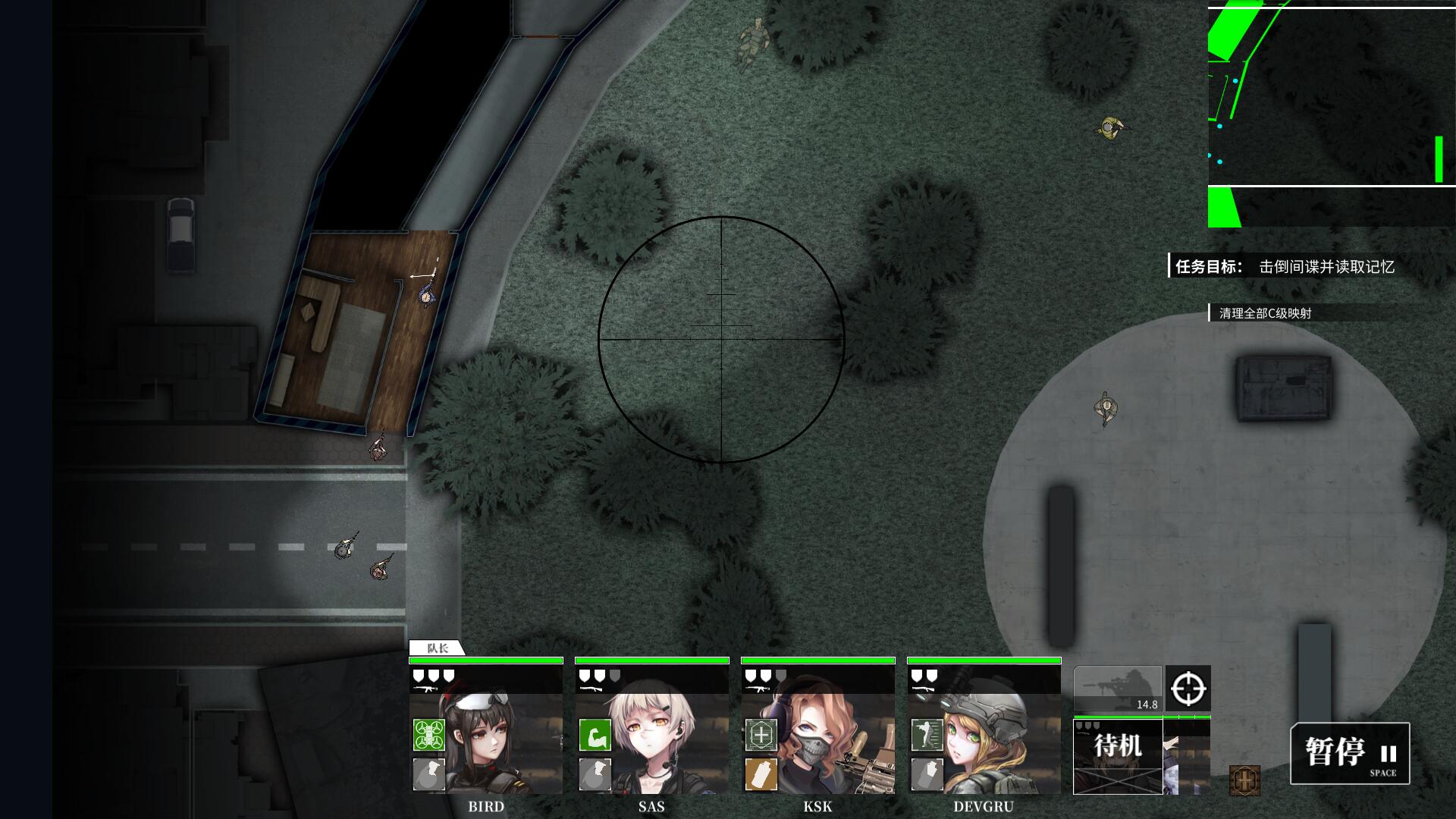The height and width of the screenshot is (819, 1456).
Task: Activate BIRD's green drone skill
Action: click(428, 735)
